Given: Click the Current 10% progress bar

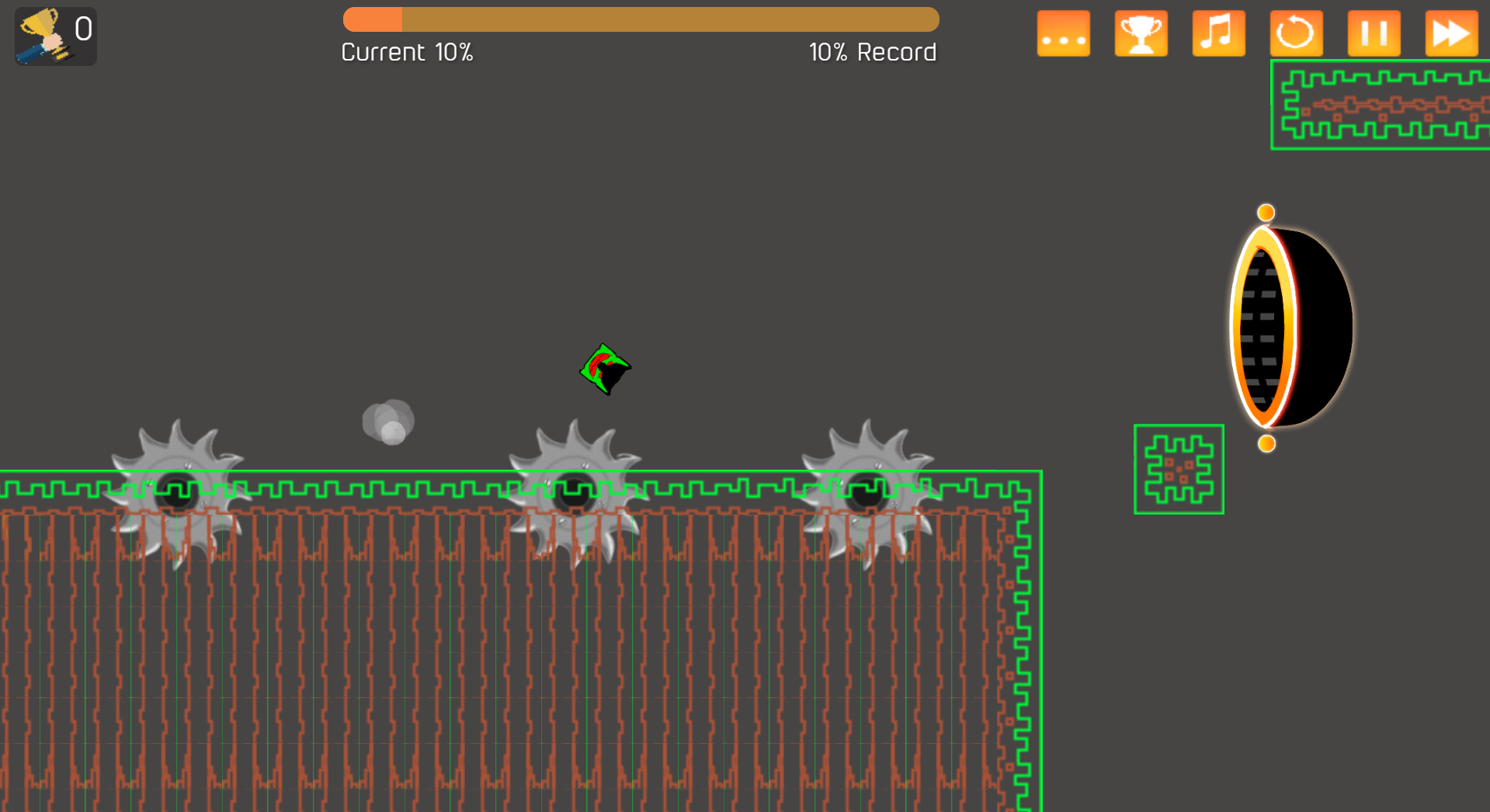Looking at the screenshot, I should [641, 19].
